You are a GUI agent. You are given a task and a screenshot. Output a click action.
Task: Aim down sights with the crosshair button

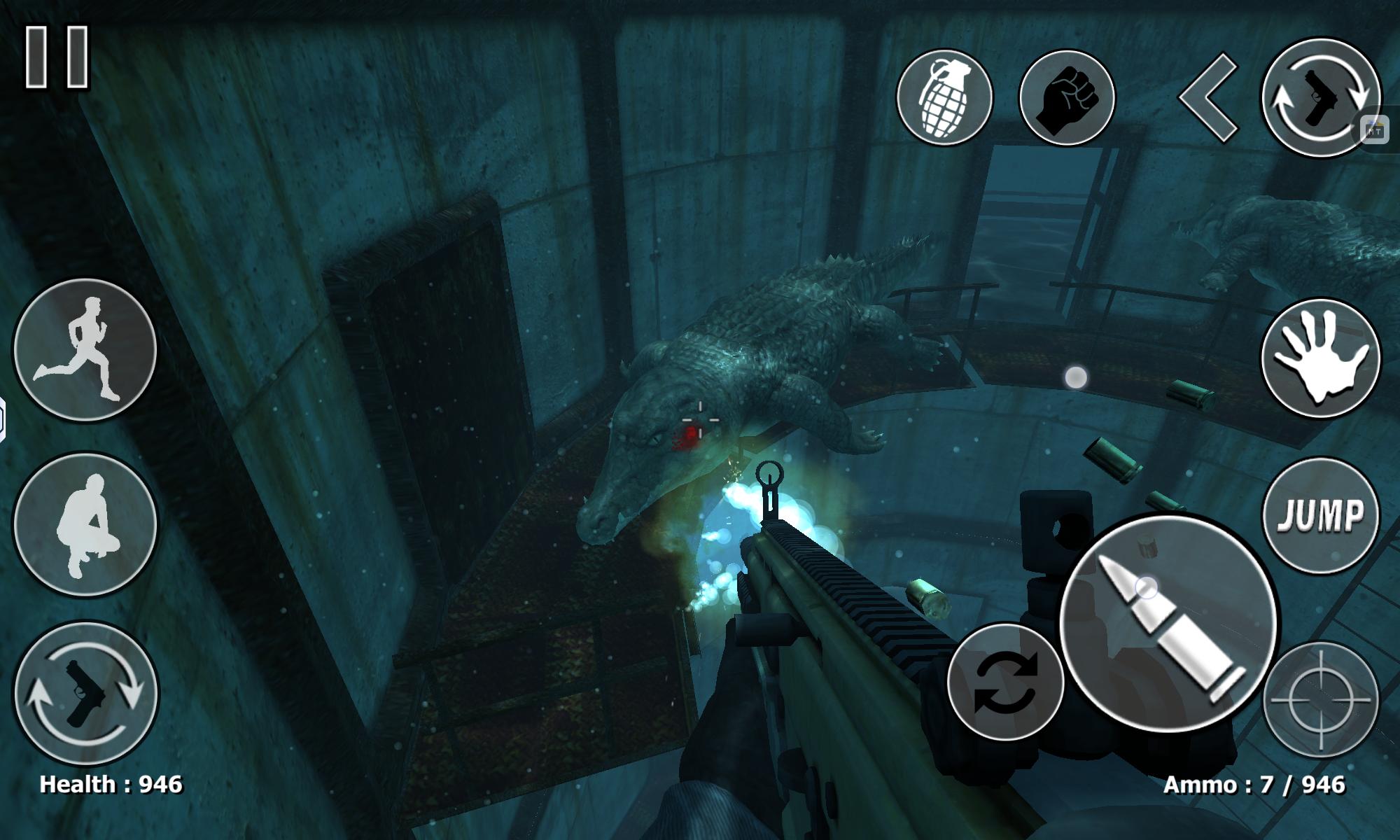(1320, 699)
